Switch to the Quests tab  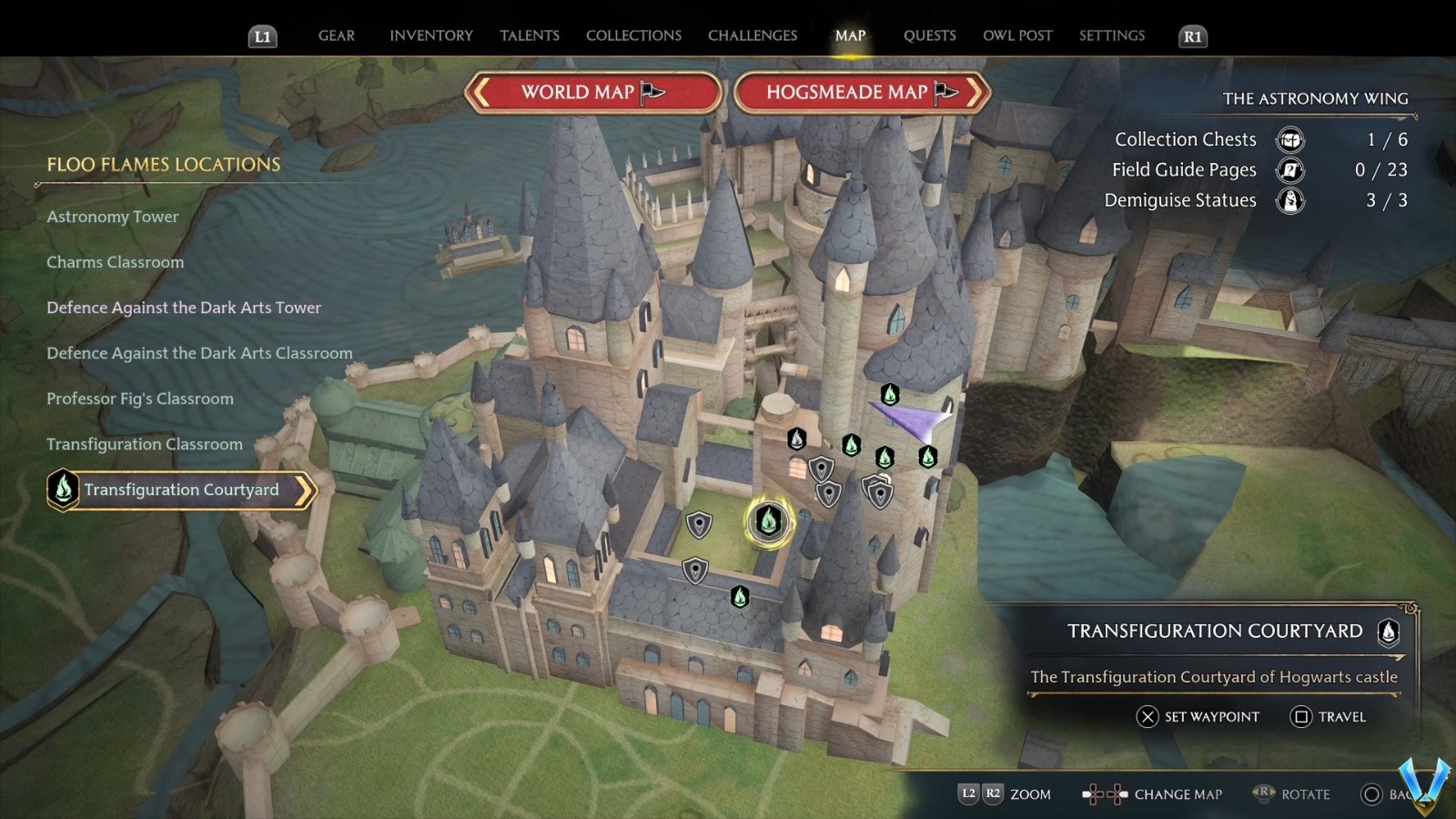pos(929,35)
